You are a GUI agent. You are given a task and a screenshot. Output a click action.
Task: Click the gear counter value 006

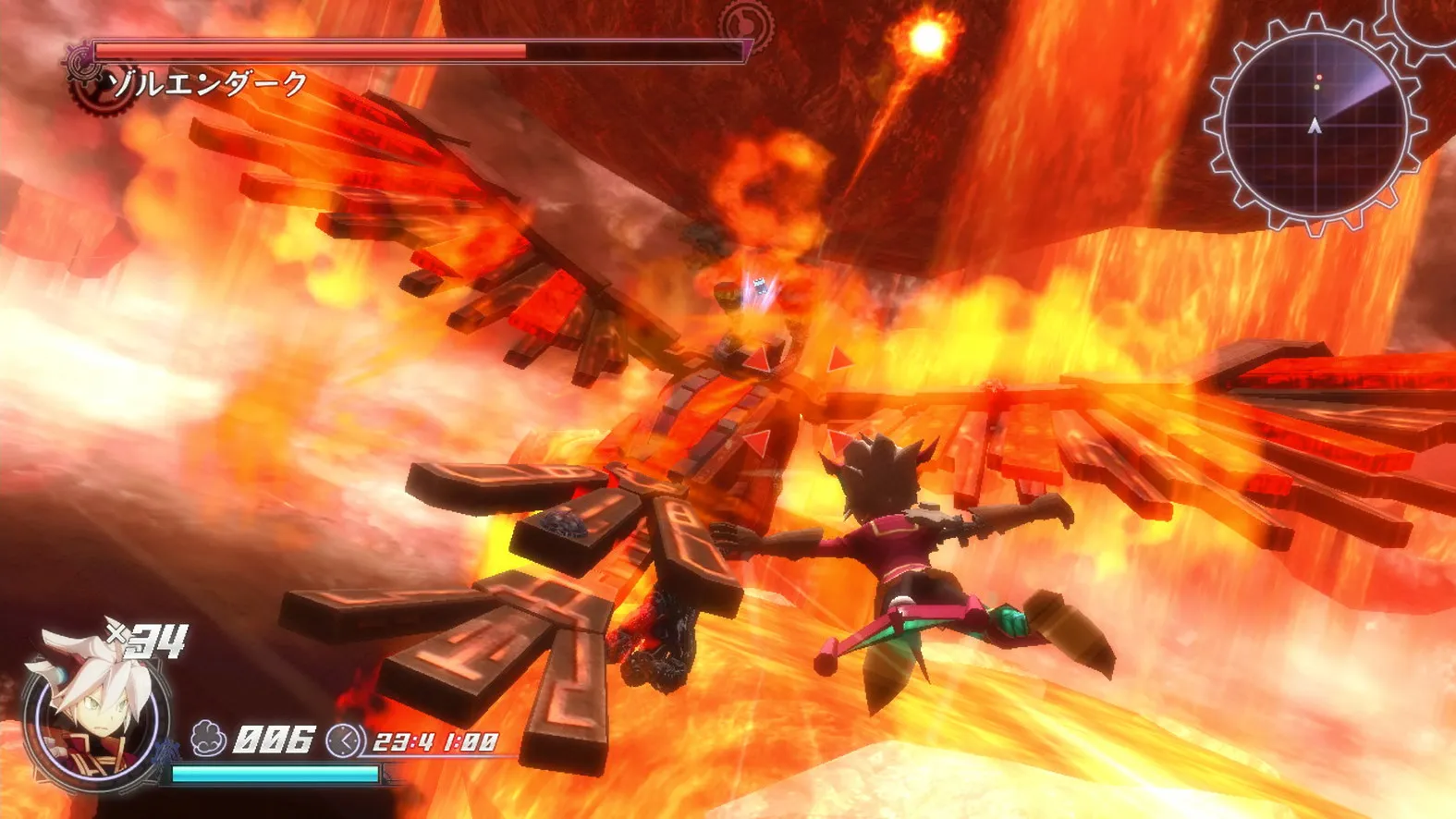(x=273, y=740)
